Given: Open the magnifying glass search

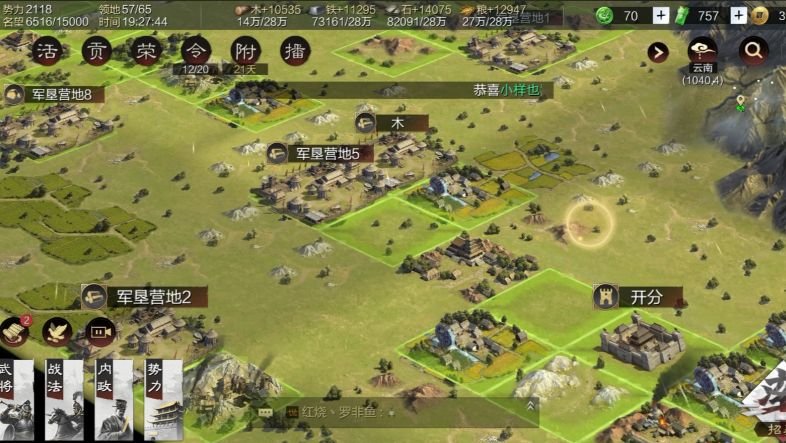Looking at the screenshot, I should click(753, 50).
